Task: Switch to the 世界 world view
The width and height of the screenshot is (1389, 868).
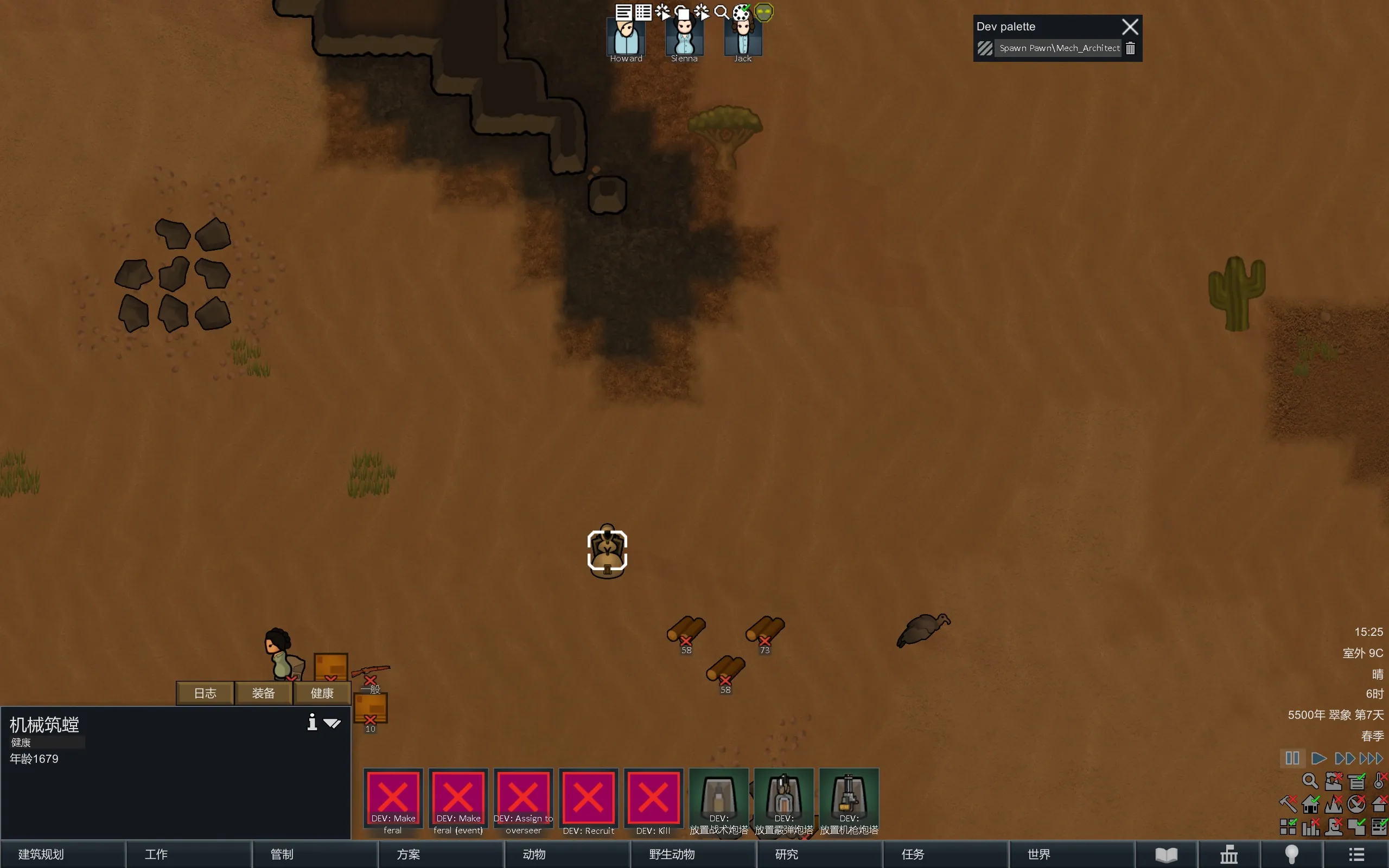Action: [x=1071, y=854]
